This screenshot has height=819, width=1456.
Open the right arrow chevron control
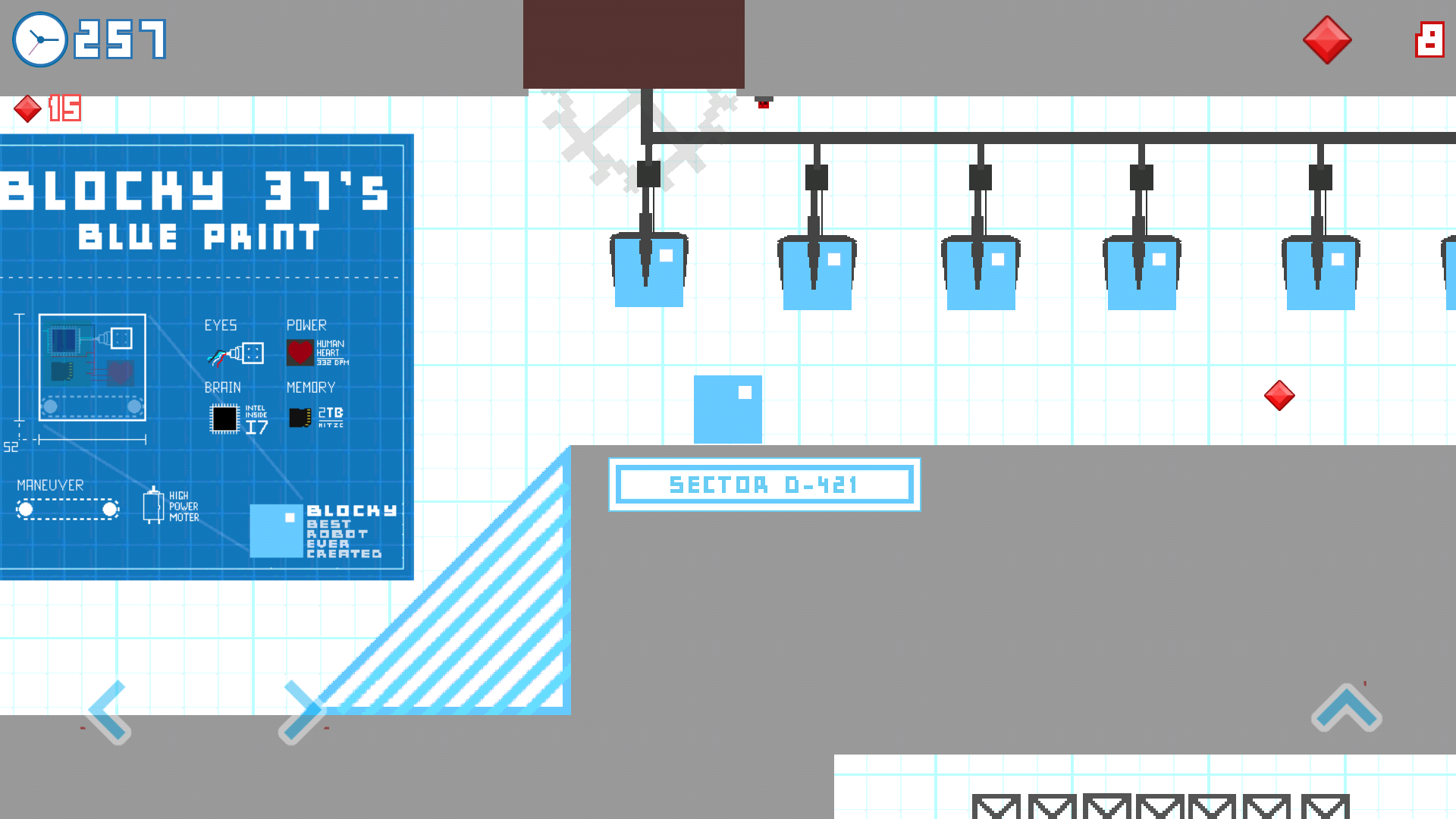click(302, 711)
